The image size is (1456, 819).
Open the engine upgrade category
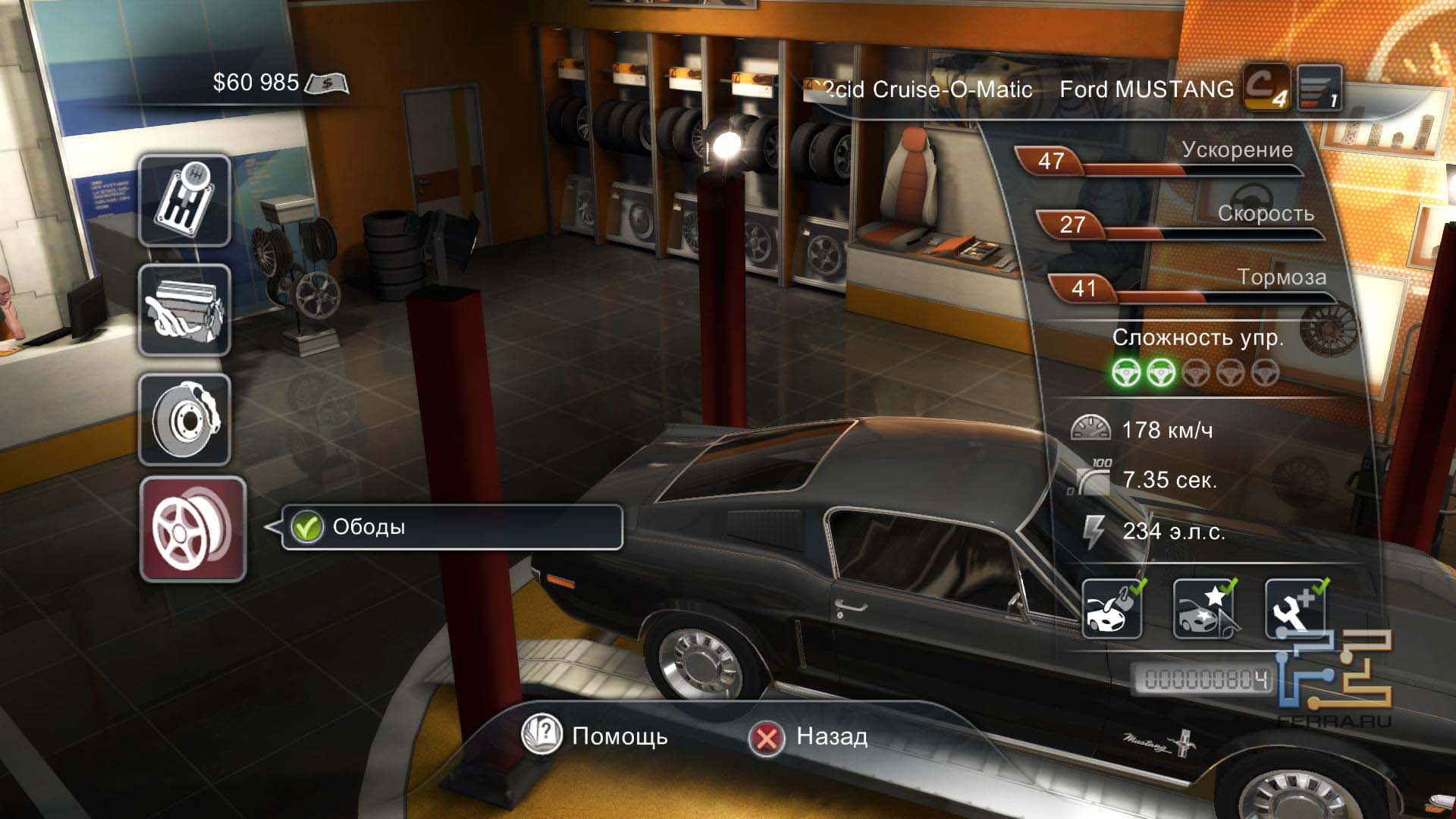(x=184, y=311)
